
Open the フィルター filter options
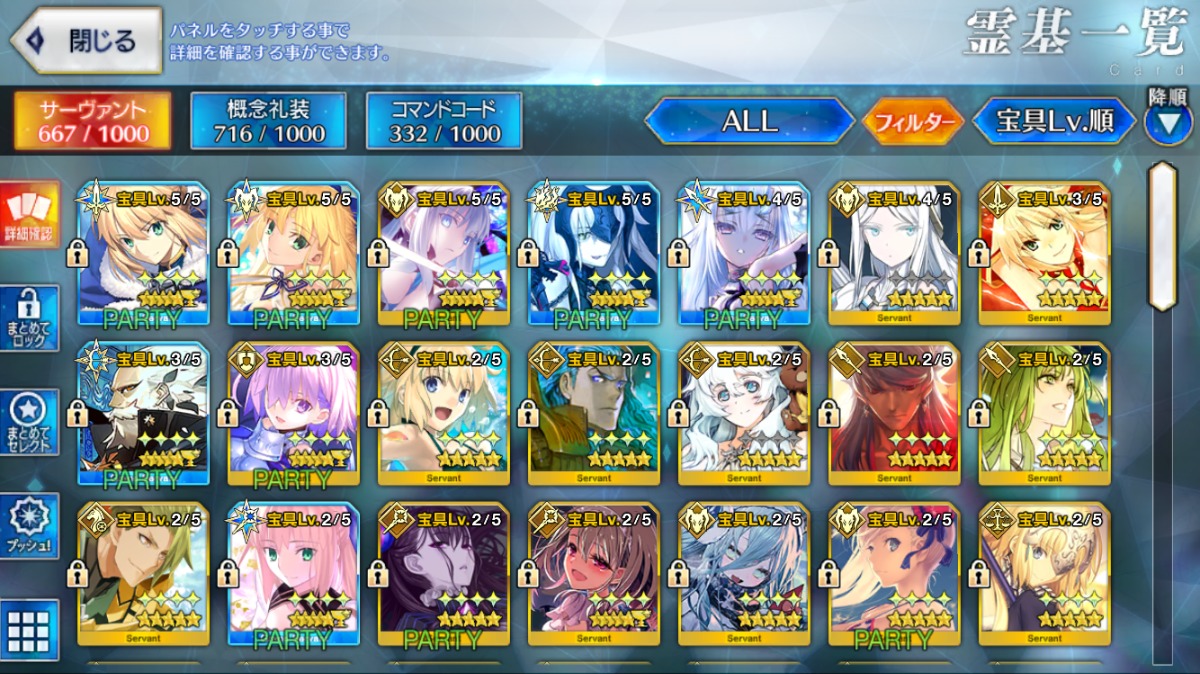913,122
